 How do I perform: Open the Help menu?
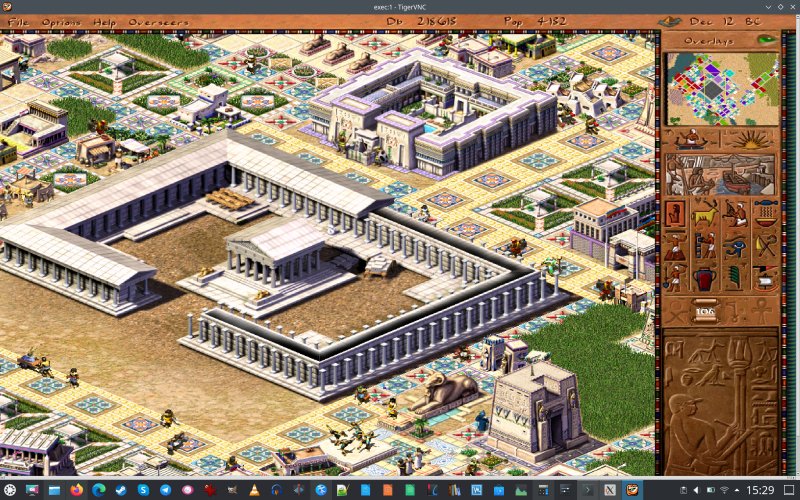click(x=104, y=22)
